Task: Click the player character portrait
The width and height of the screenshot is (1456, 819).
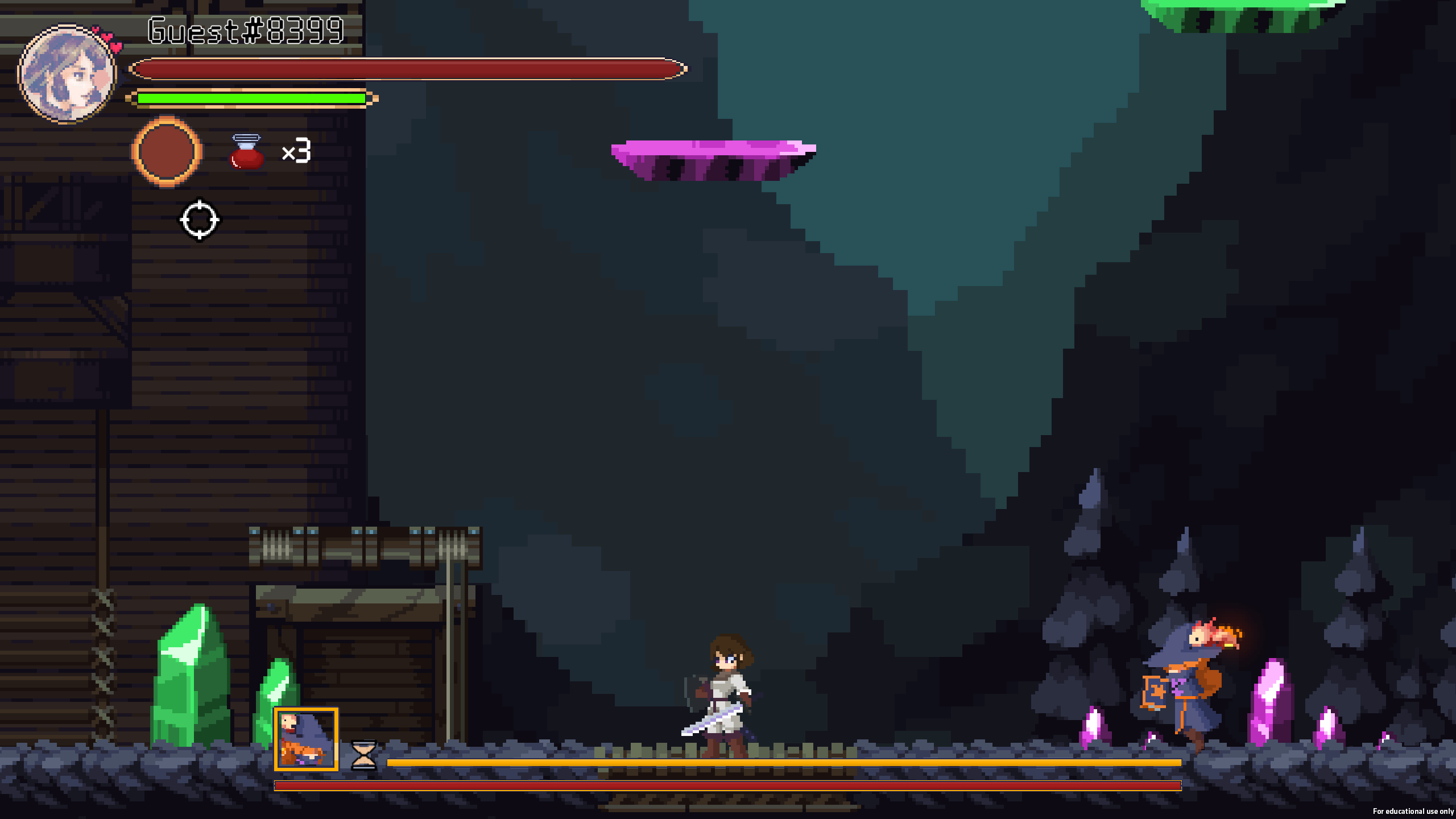Action: (67, 74)
